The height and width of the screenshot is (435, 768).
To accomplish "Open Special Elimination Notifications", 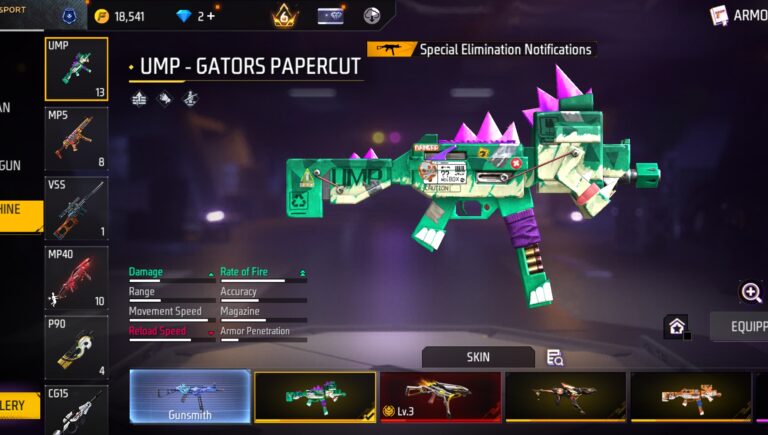I will 481,49.
